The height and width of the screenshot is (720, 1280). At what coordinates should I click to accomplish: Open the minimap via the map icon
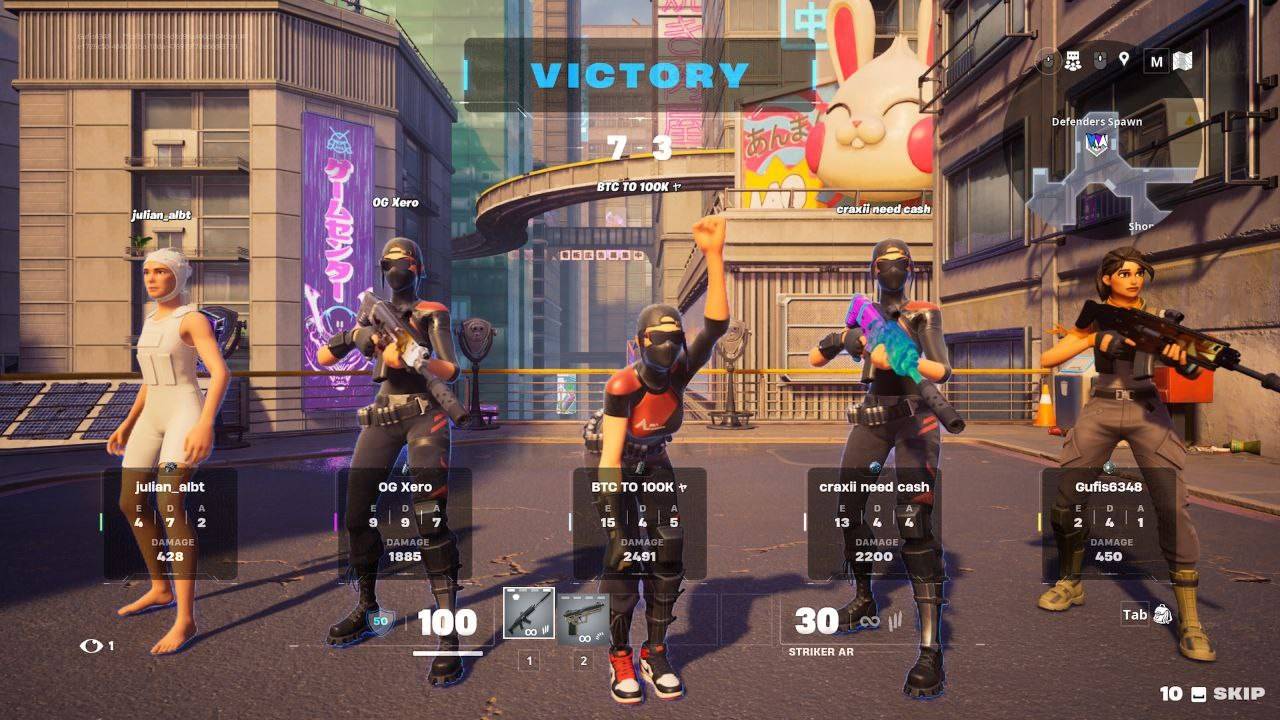pyautogui.click(x=1185, y=60)
